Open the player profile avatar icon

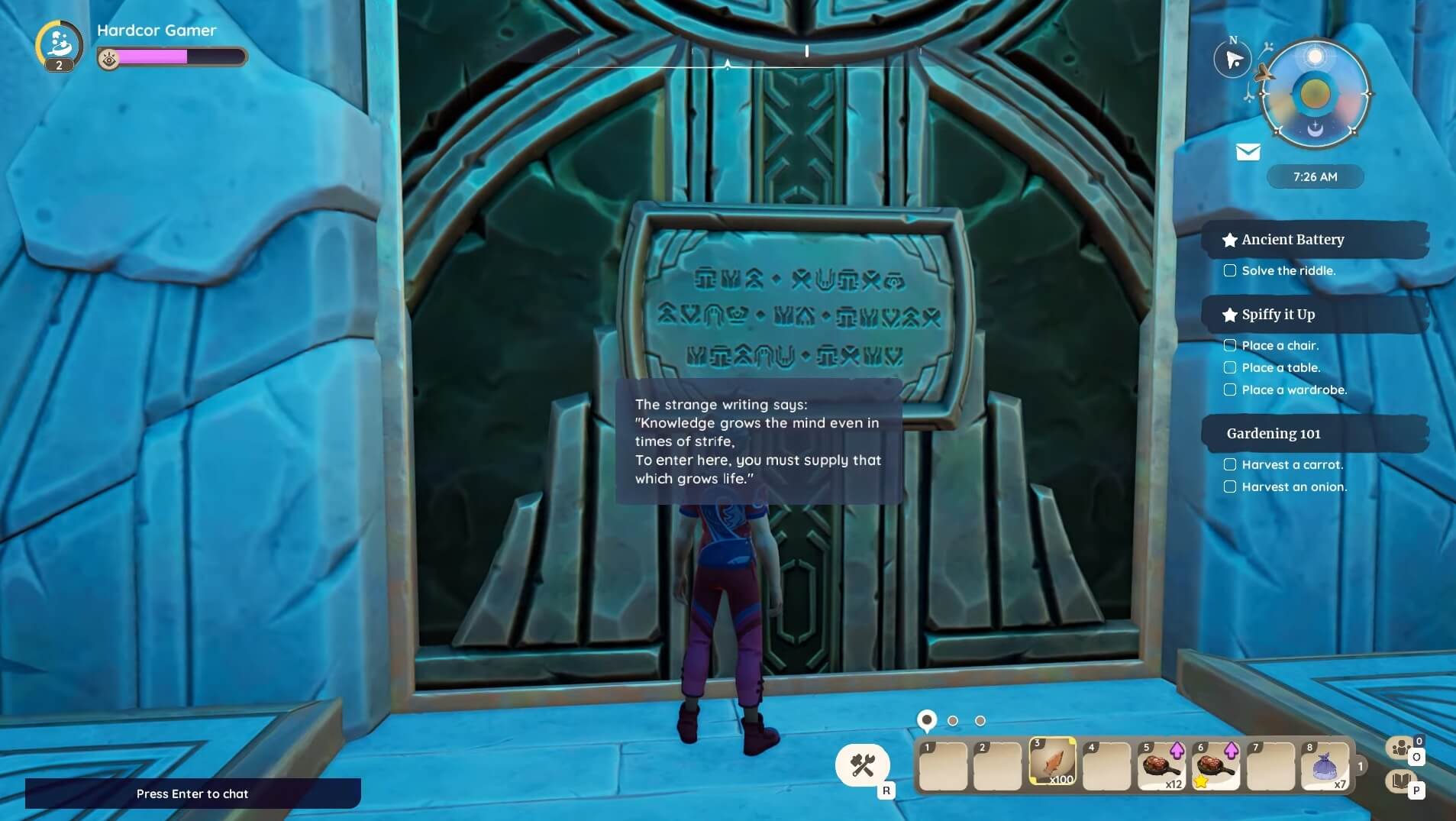(x=59, y=44)
